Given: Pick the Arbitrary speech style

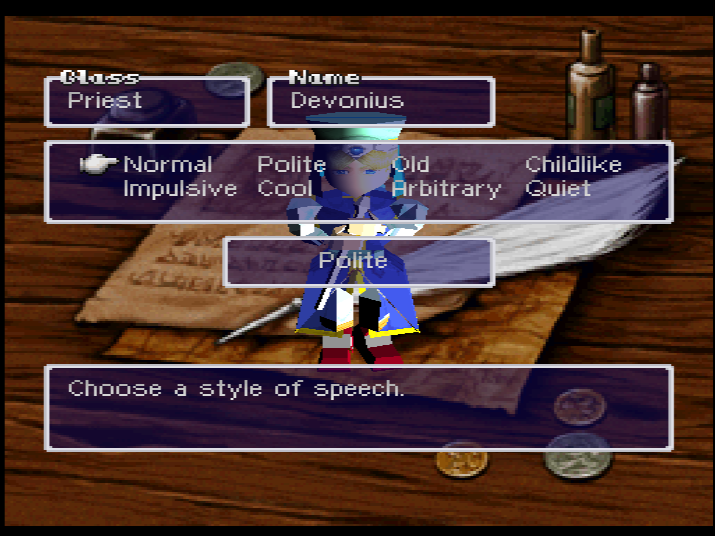Looking at the screenshot, I should (446, 189).
